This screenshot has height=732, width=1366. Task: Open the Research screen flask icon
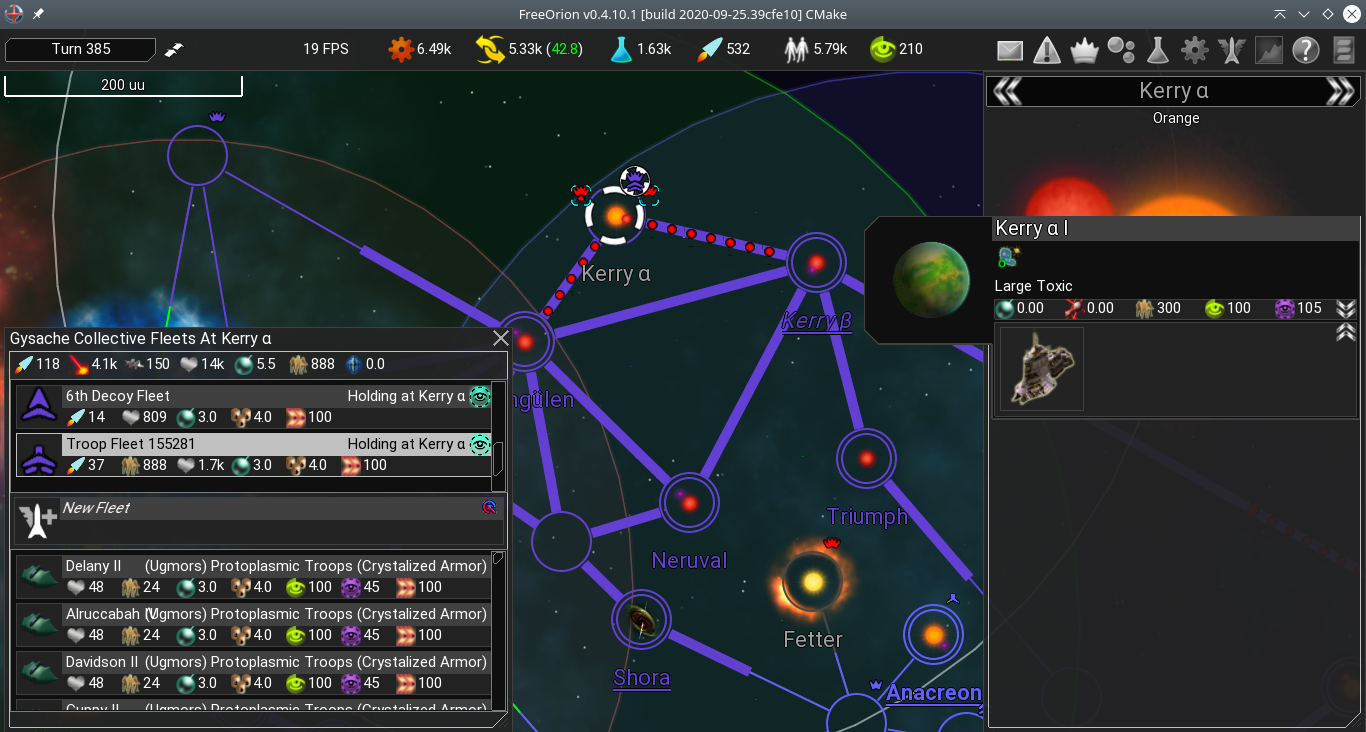[x=1157, y=49]
